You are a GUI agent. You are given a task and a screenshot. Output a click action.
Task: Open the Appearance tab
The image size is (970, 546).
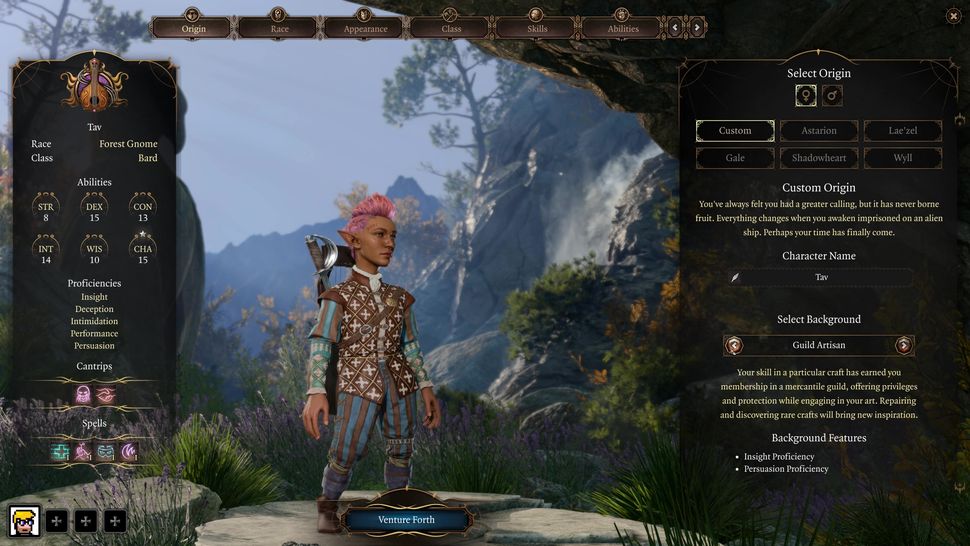click(364, 27)
